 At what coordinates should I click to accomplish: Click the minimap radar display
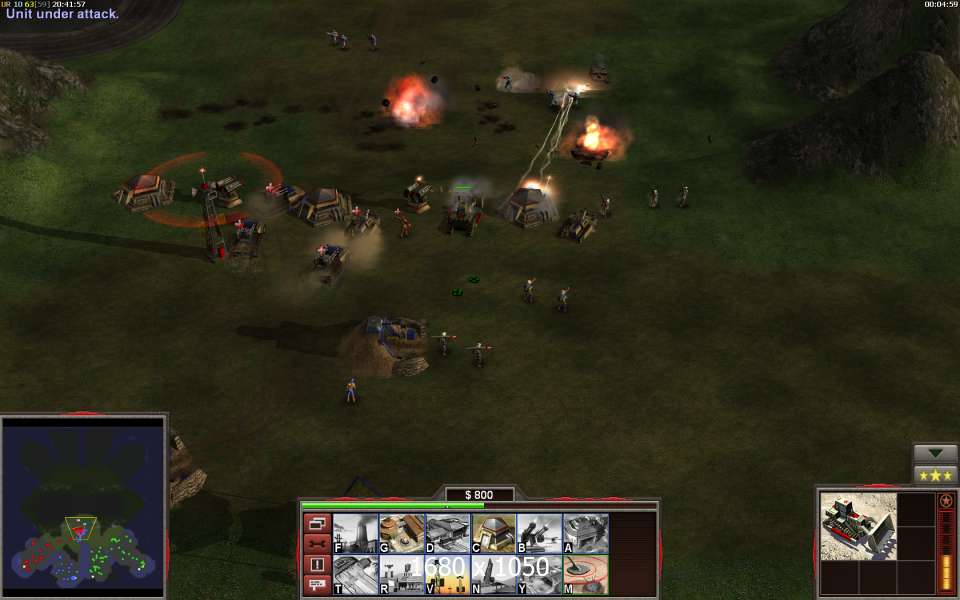coord(83,507)
